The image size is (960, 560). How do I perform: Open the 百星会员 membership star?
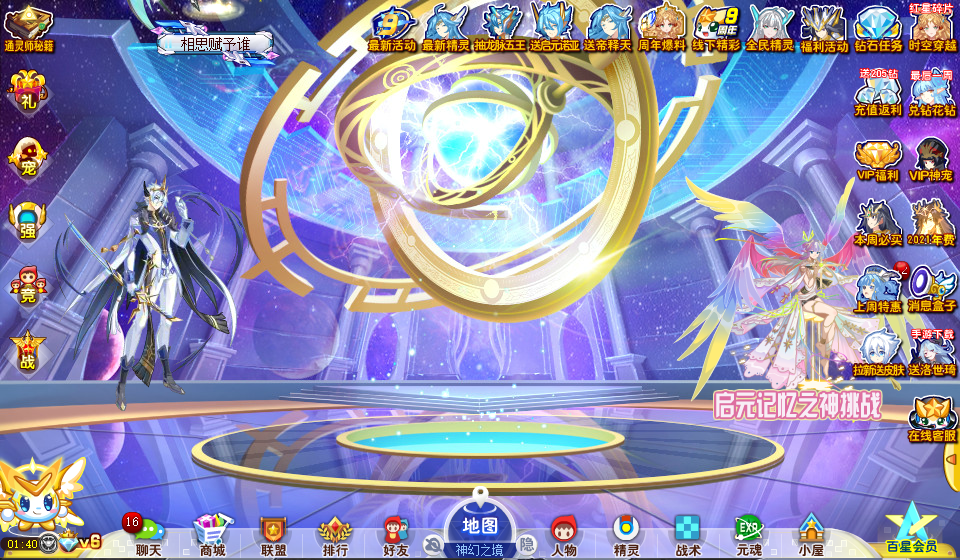[911, 527]
